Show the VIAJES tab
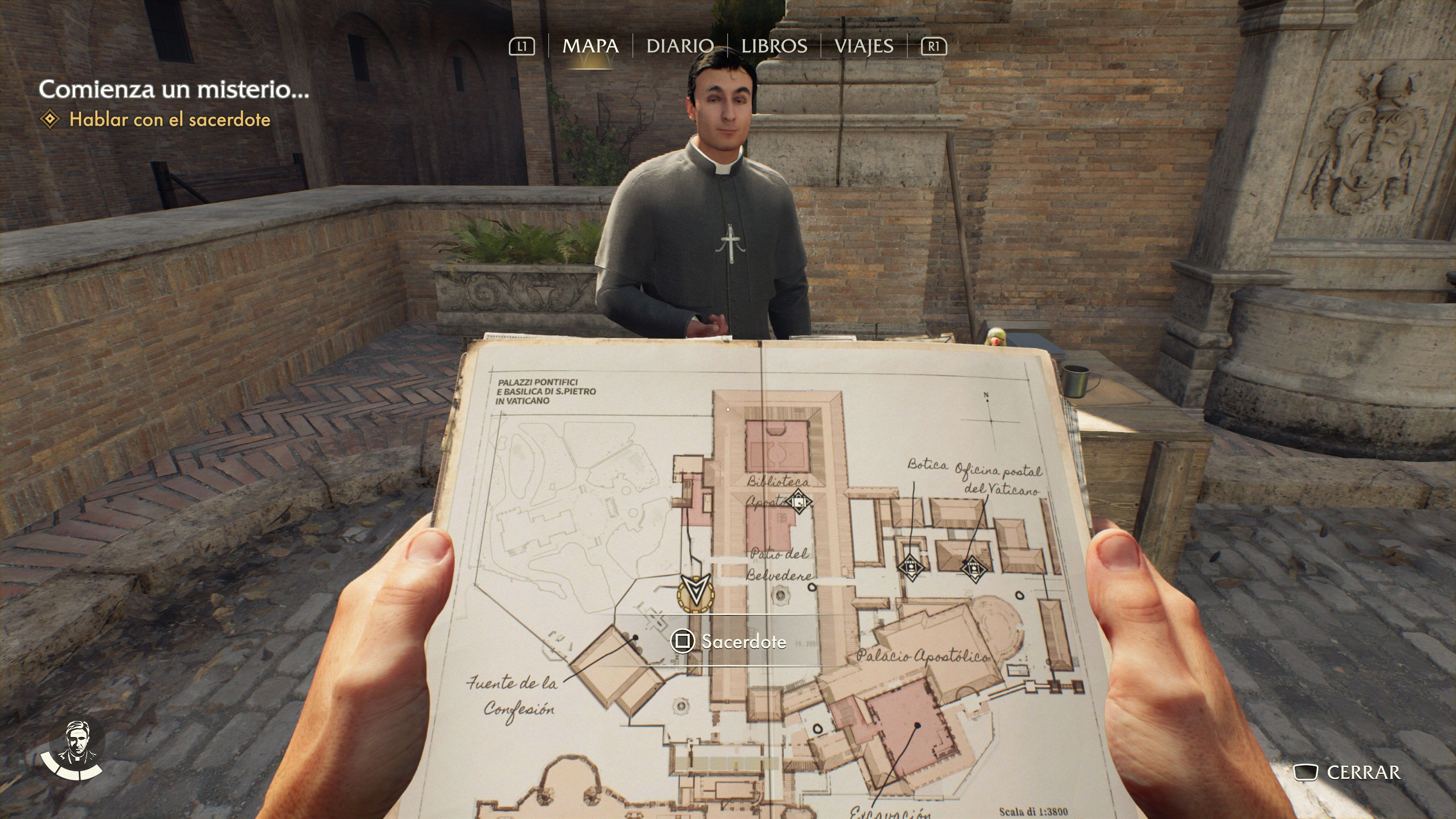The image size is (1456, 819). coord(864,46)
